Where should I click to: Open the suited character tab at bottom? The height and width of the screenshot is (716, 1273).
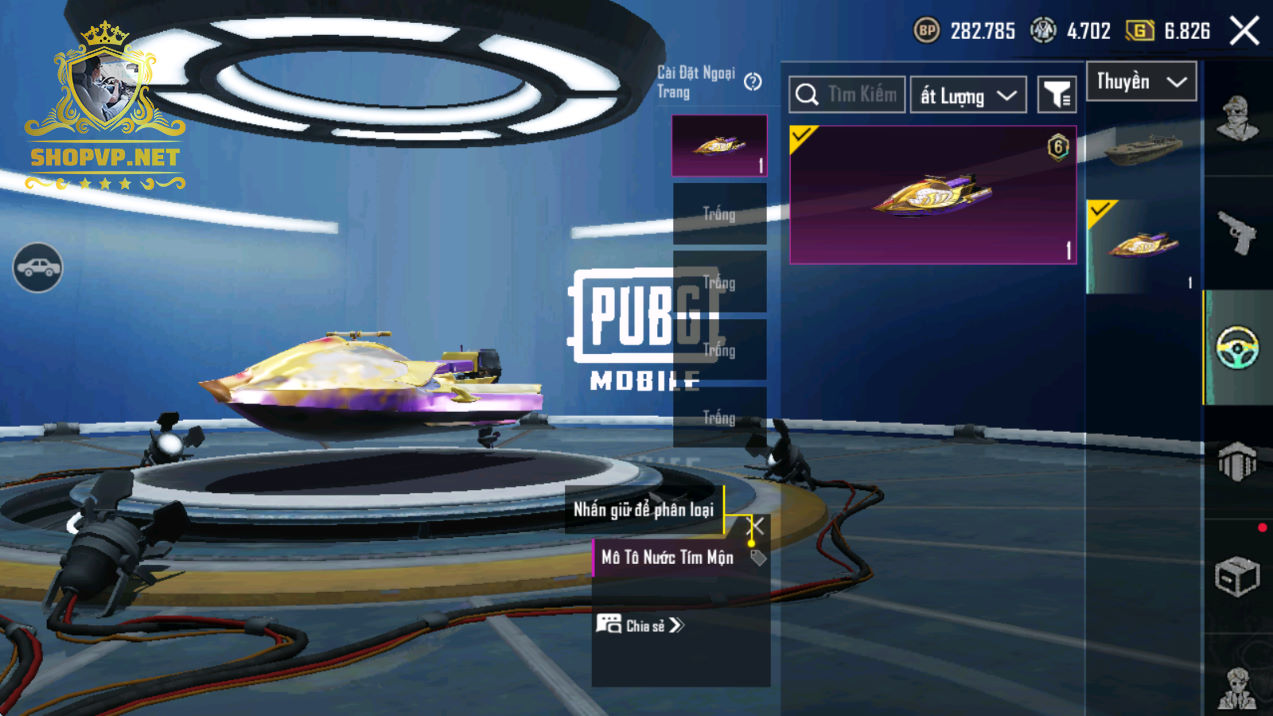click(1238, 688)
